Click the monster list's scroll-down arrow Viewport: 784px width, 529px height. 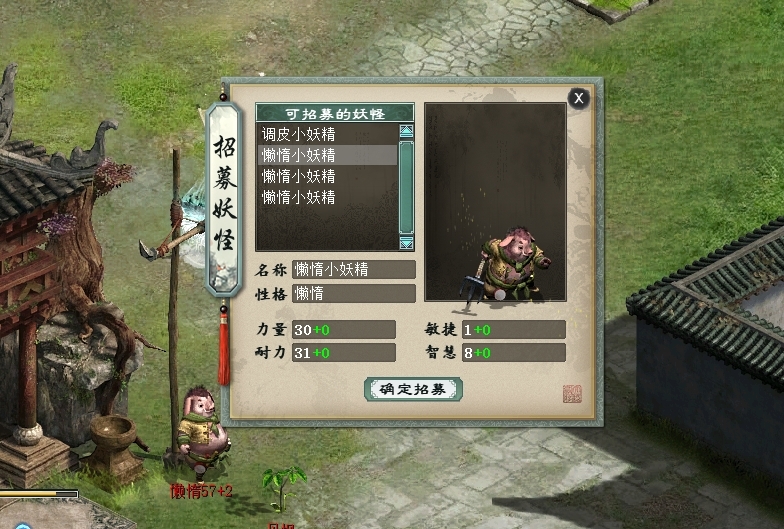click(x=406, y=243)
